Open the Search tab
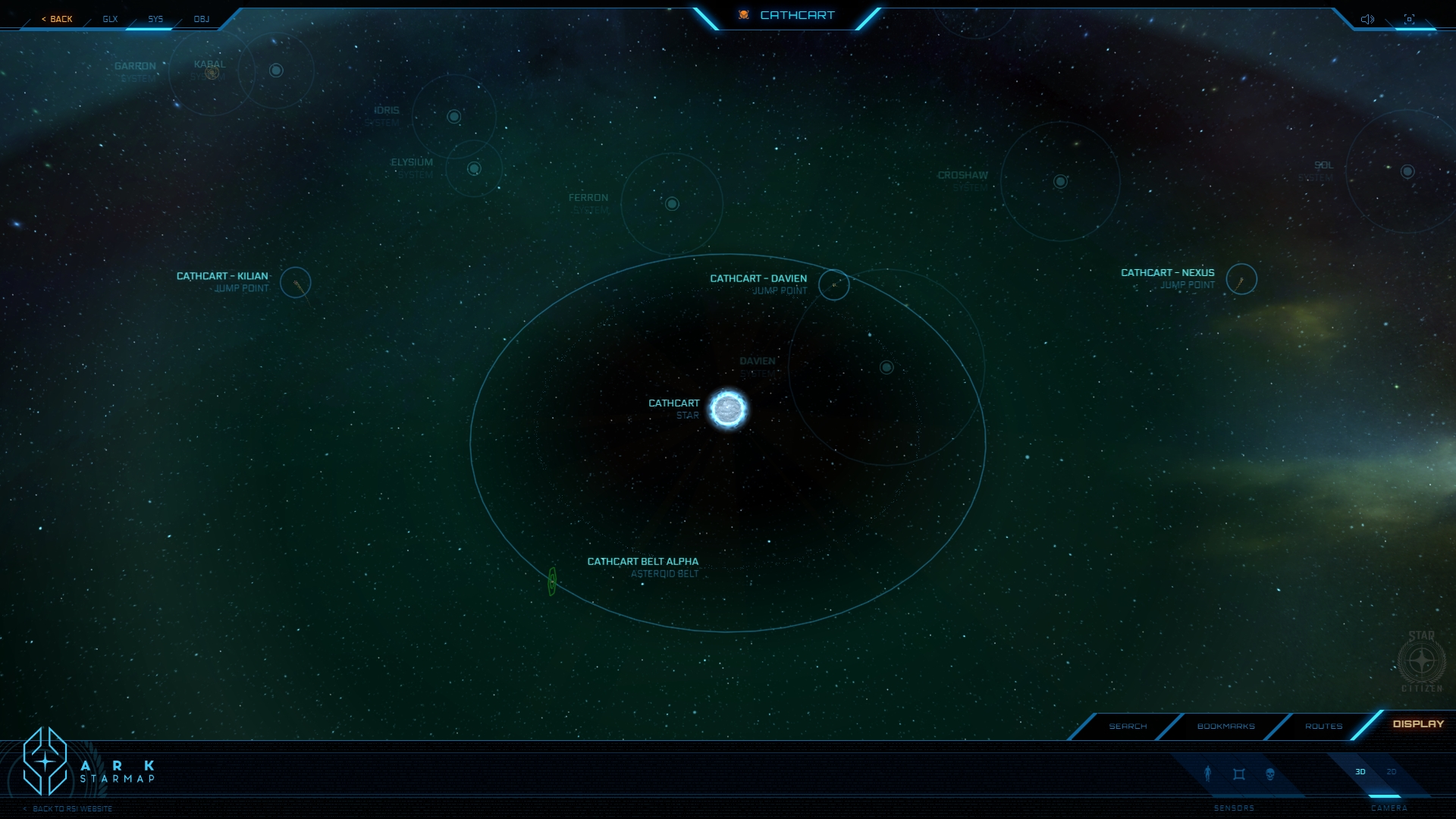This screenshot has width=1456, height=819. pyautogui.click(x=1128, y=726)
